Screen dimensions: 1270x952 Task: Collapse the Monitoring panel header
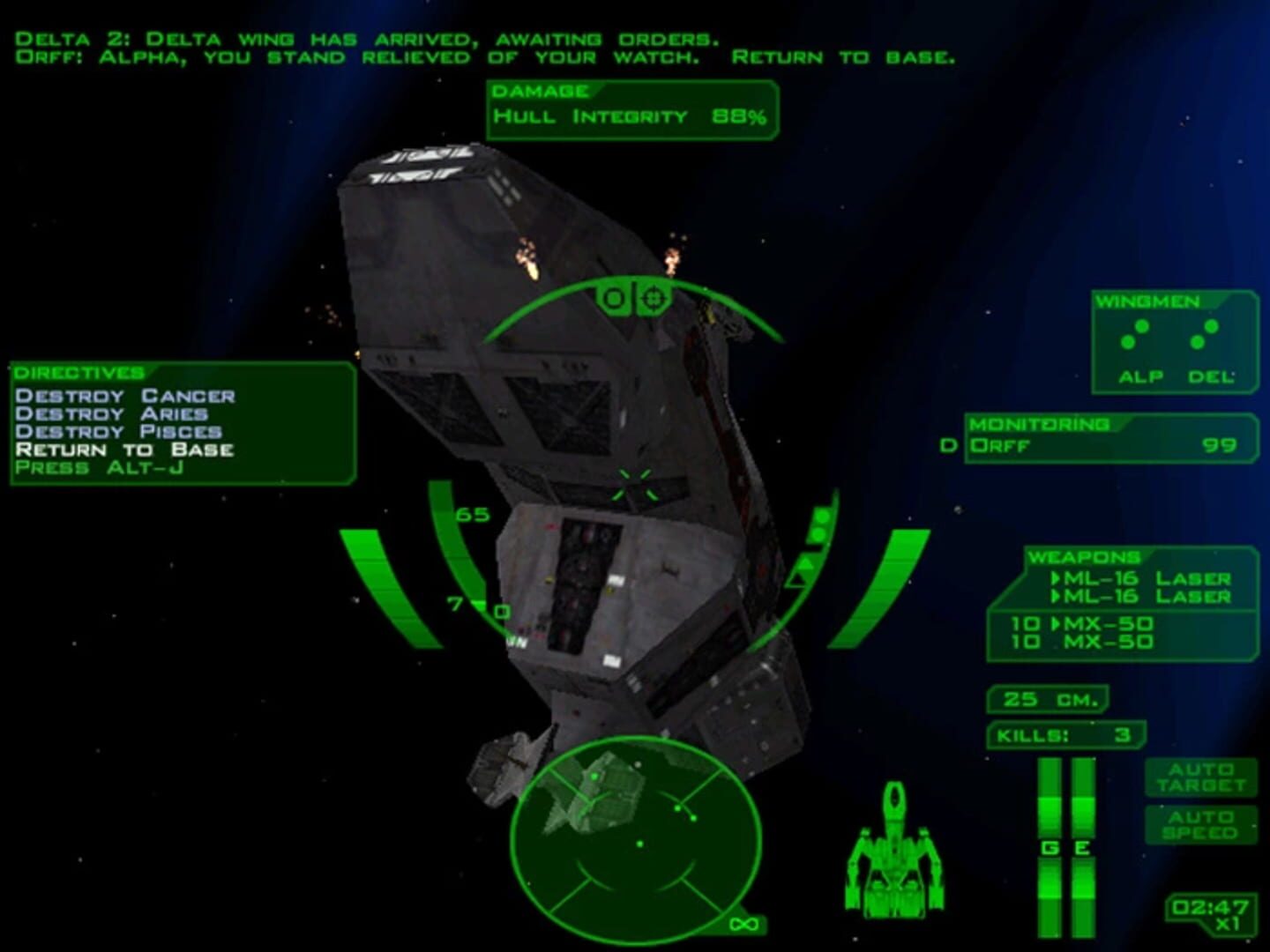tap(1039, 424)
